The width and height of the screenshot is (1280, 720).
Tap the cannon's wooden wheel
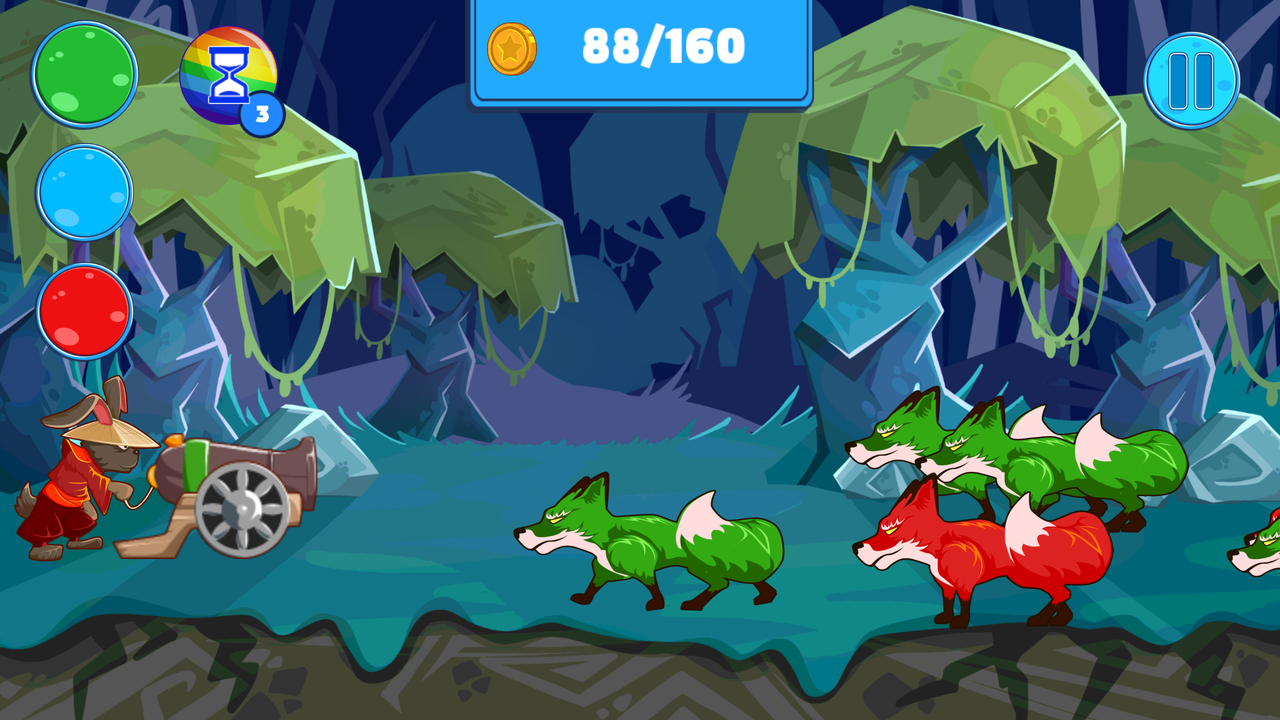pos(240,510)
